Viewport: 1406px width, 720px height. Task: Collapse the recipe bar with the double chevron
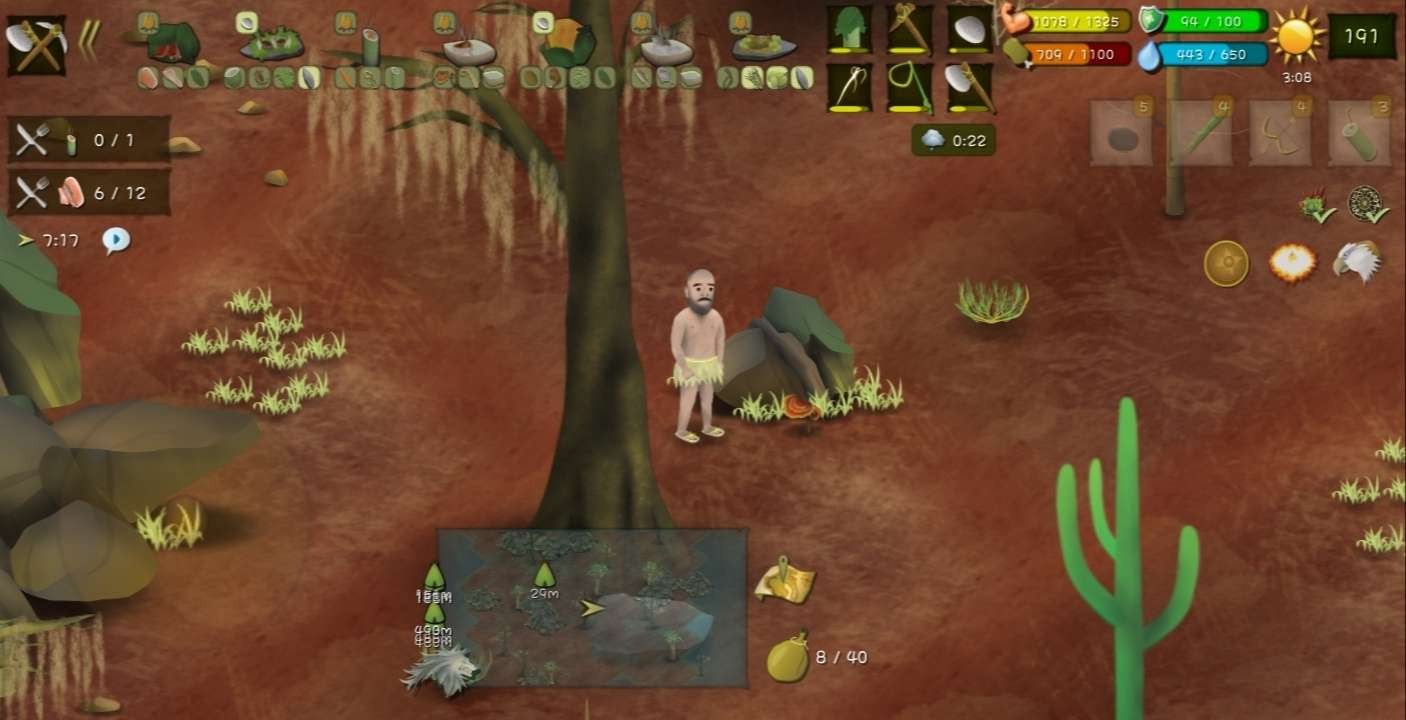(x=89, y=43)
